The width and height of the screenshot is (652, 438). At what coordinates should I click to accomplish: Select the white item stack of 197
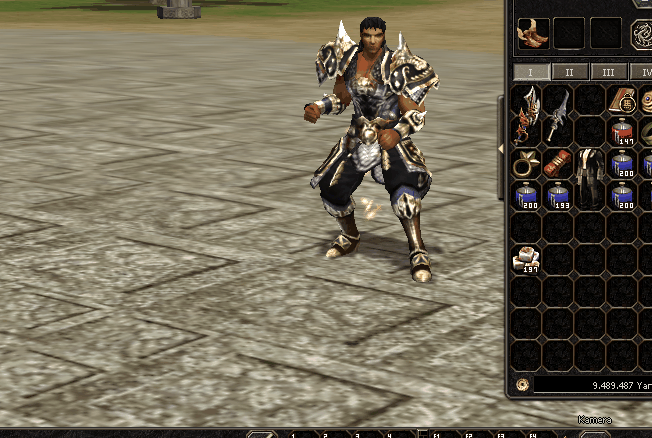click(x=526, y=260)
